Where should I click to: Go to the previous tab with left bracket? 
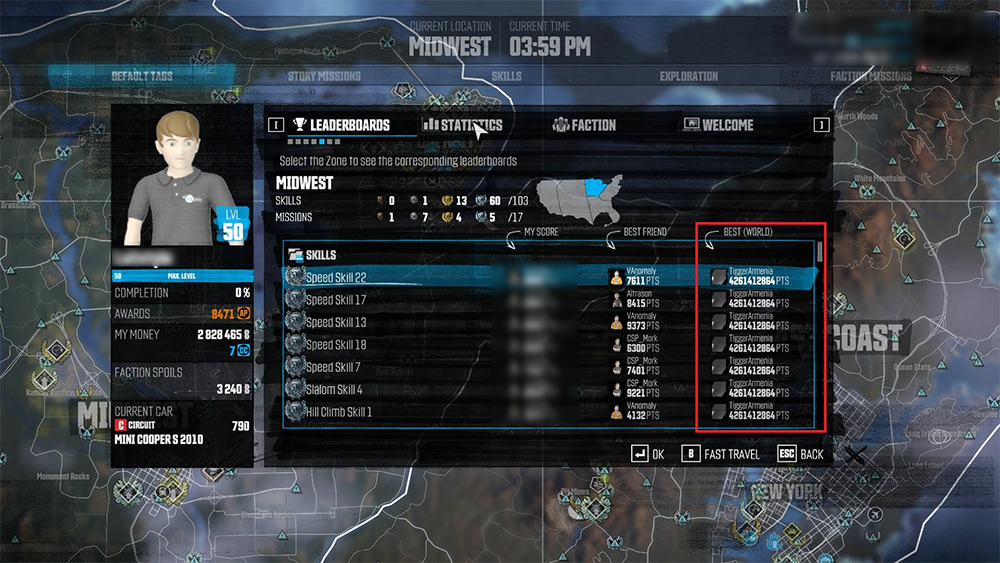pos(274,125)
